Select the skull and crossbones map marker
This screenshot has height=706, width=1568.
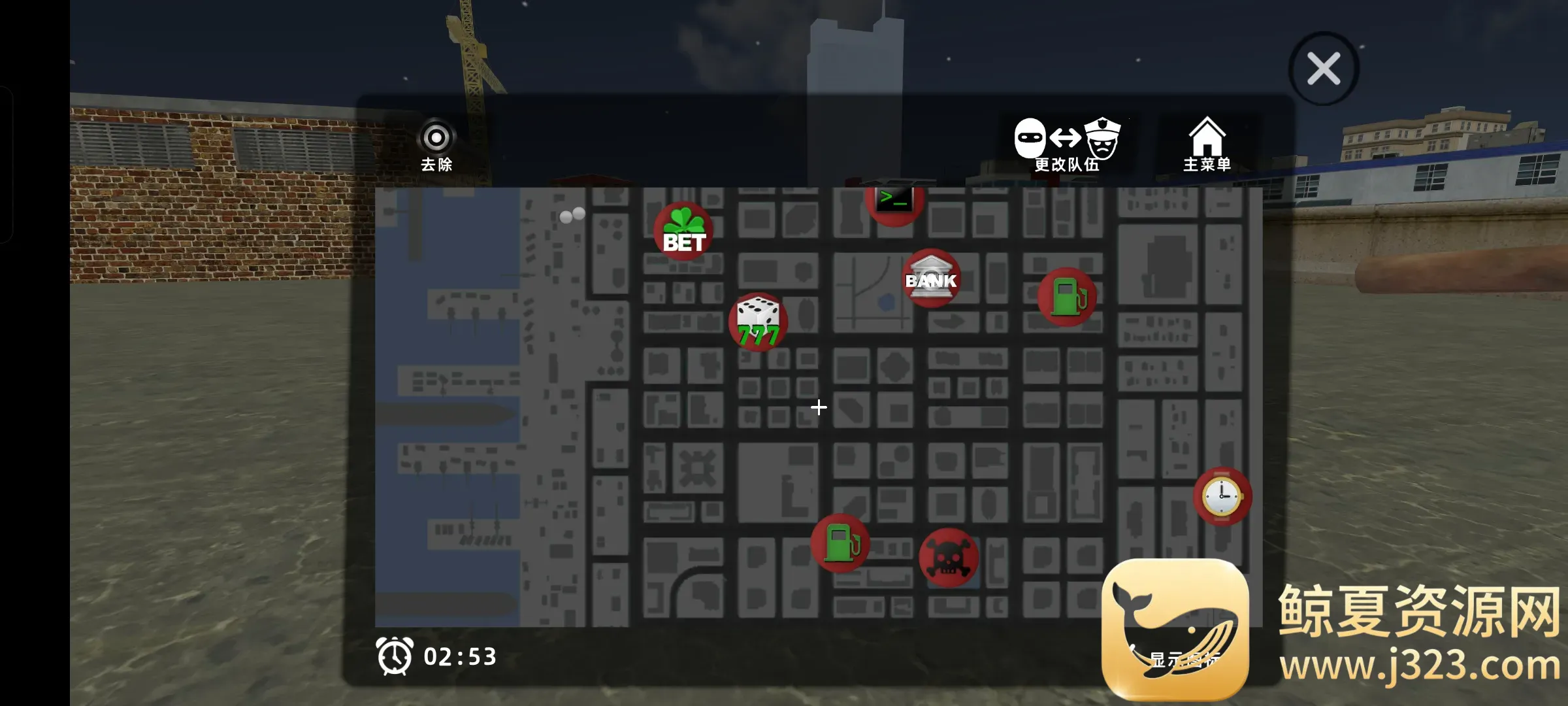(x=949, y=558)
